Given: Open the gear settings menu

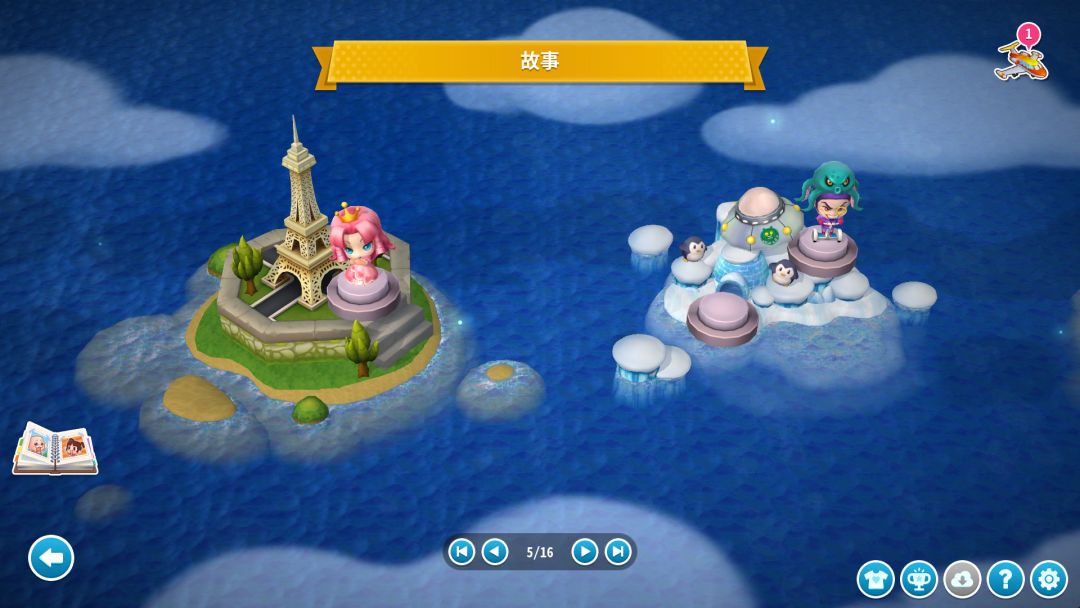Looking at the screenshot, I should [x=1048, y=579].
